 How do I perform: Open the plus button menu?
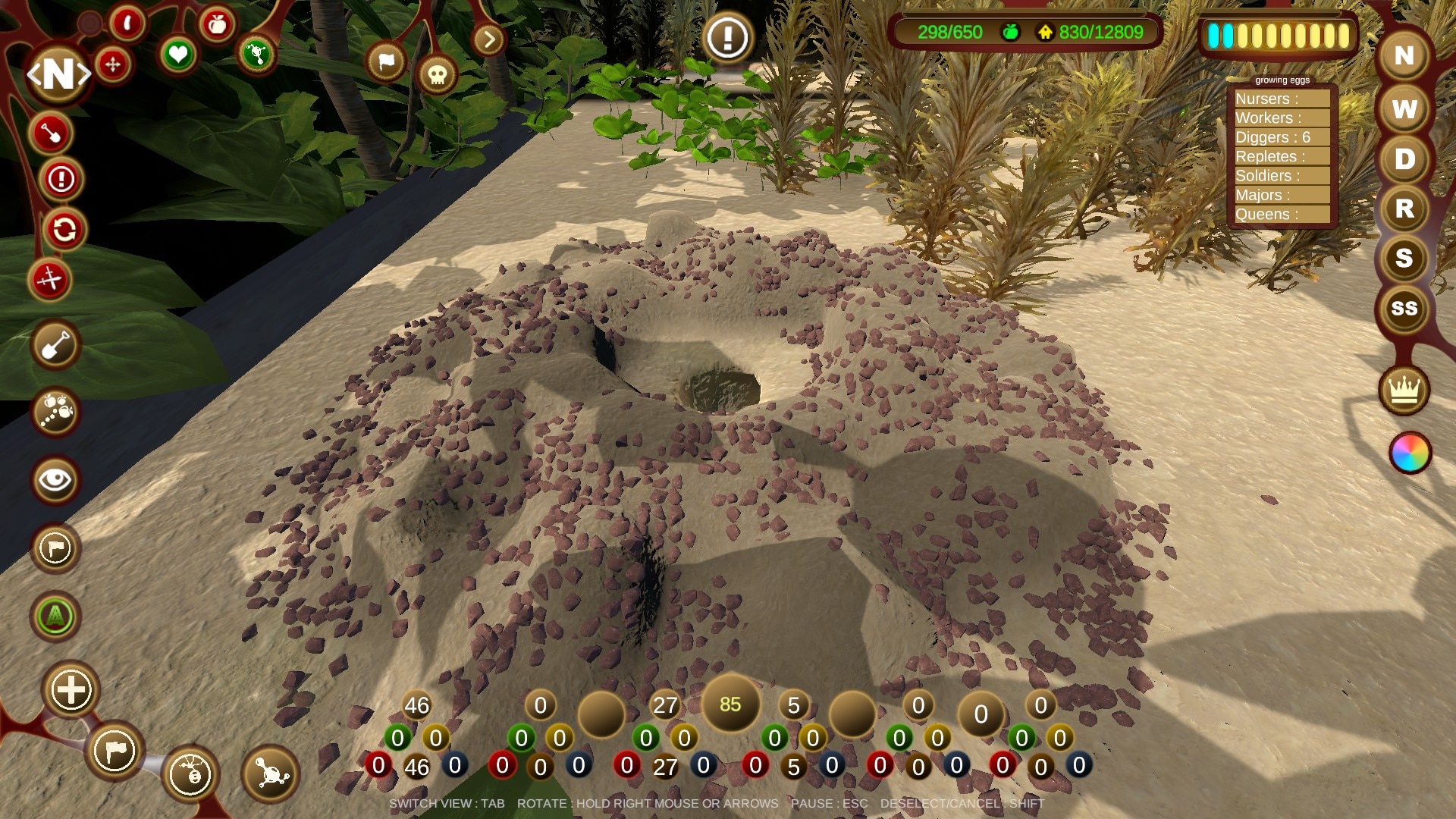pyautogui.click(x=71, y=690)
